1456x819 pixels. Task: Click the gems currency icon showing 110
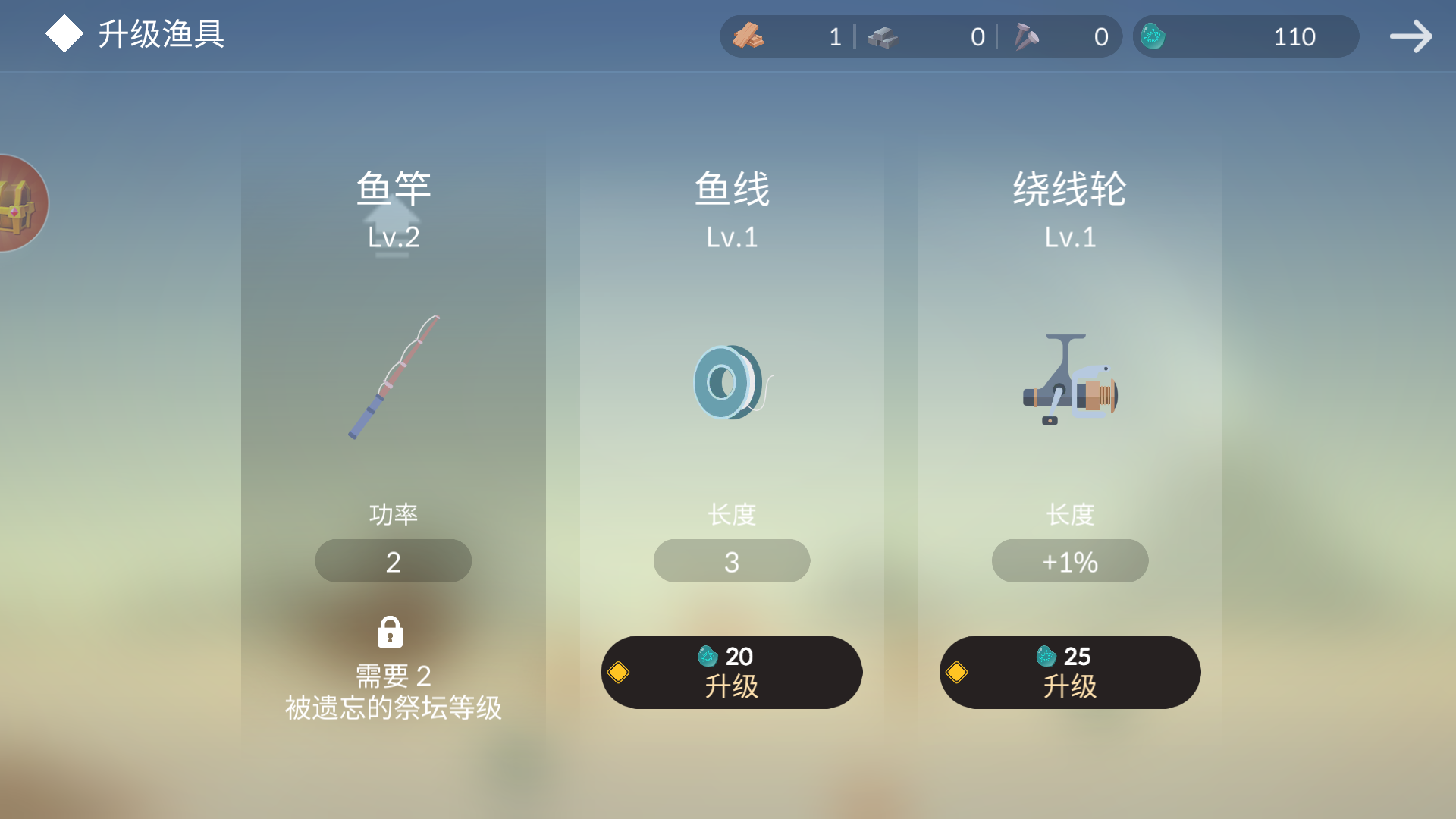coord(1154,36)
